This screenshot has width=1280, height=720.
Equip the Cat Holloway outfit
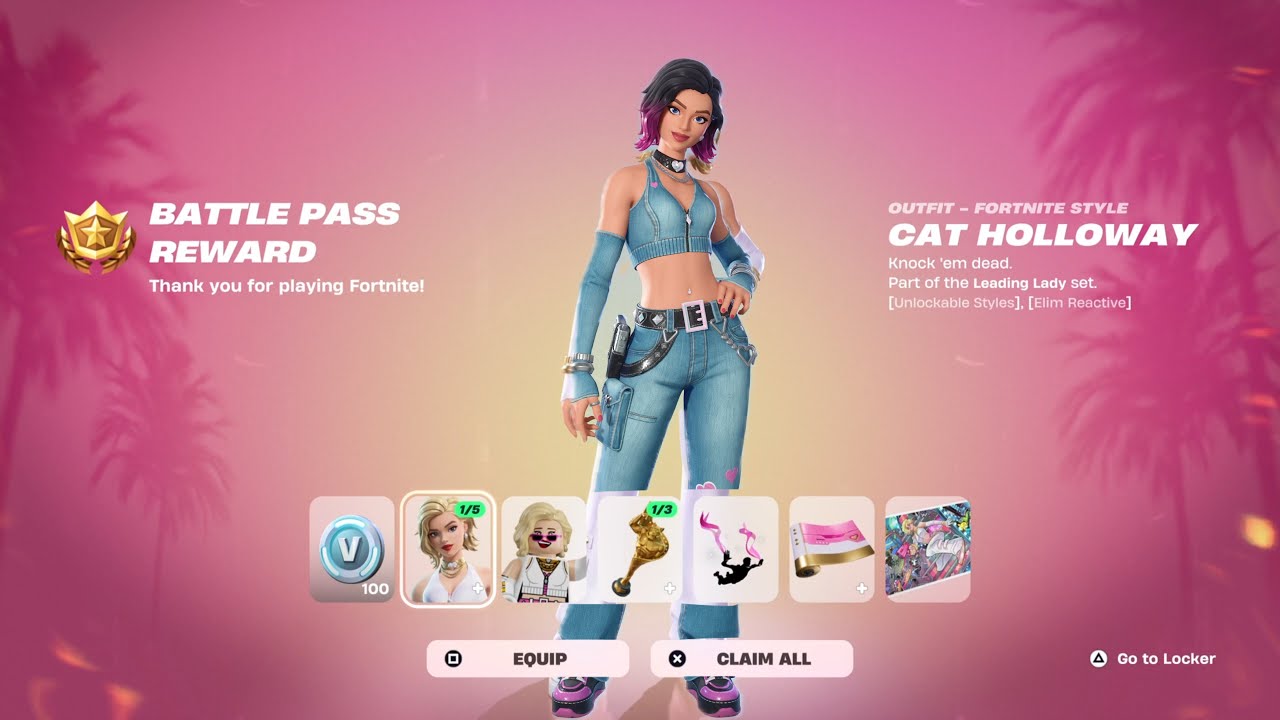coord(528,659)
